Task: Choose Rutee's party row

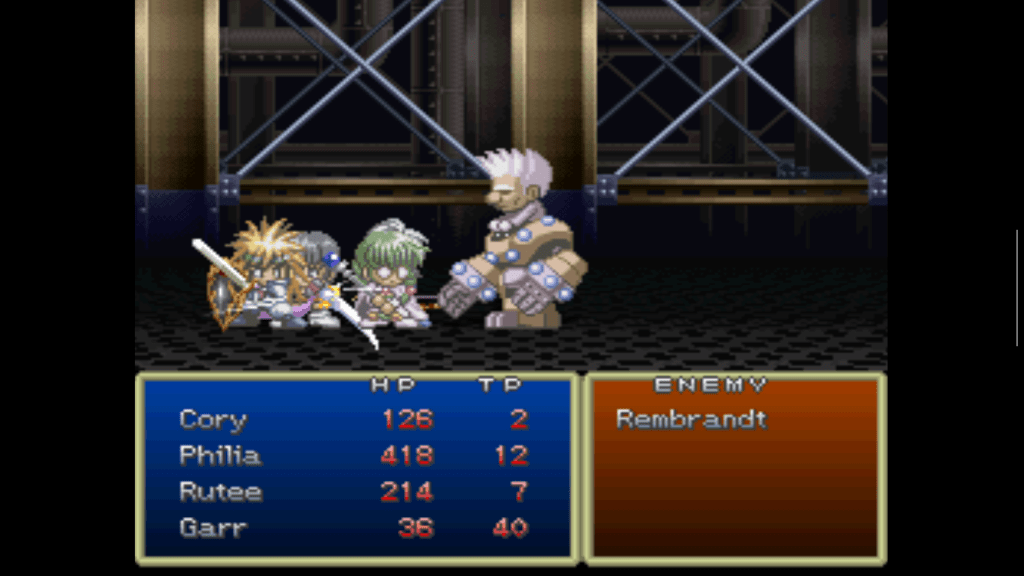Action: (220, 492)
